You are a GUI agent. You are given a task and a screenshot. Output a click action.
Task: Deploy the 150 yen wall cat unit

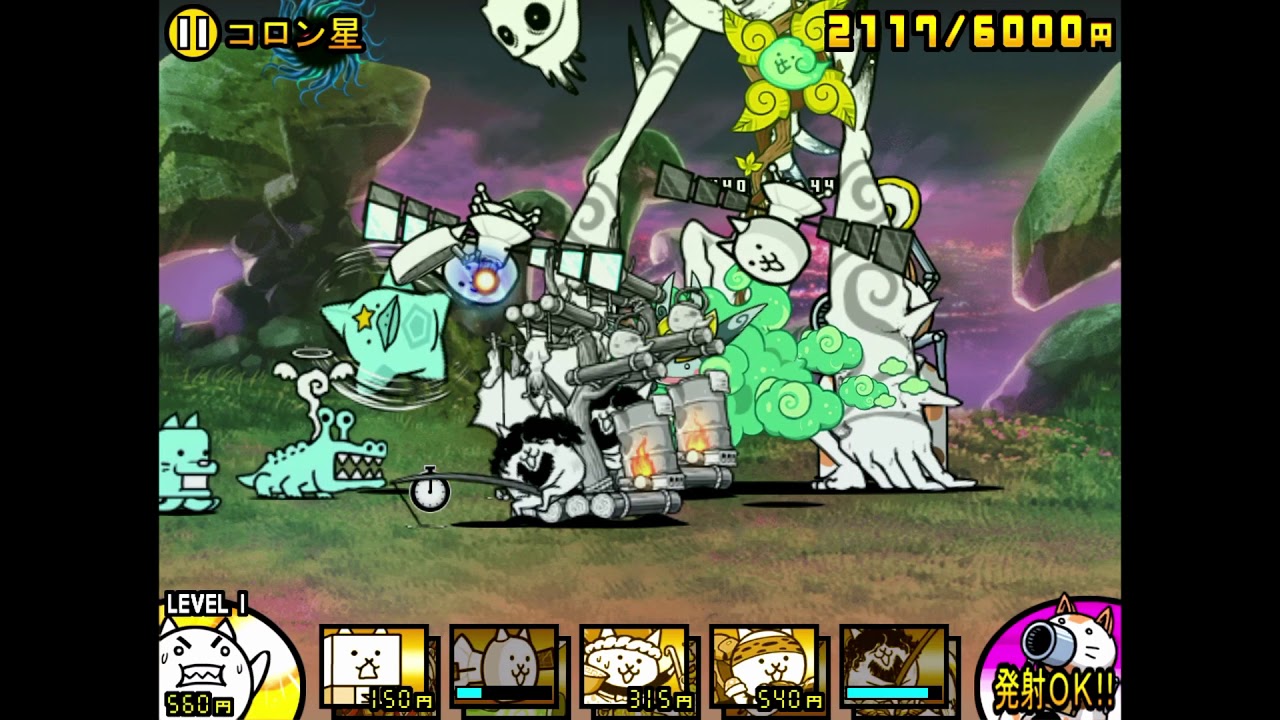tap(374, 666)
